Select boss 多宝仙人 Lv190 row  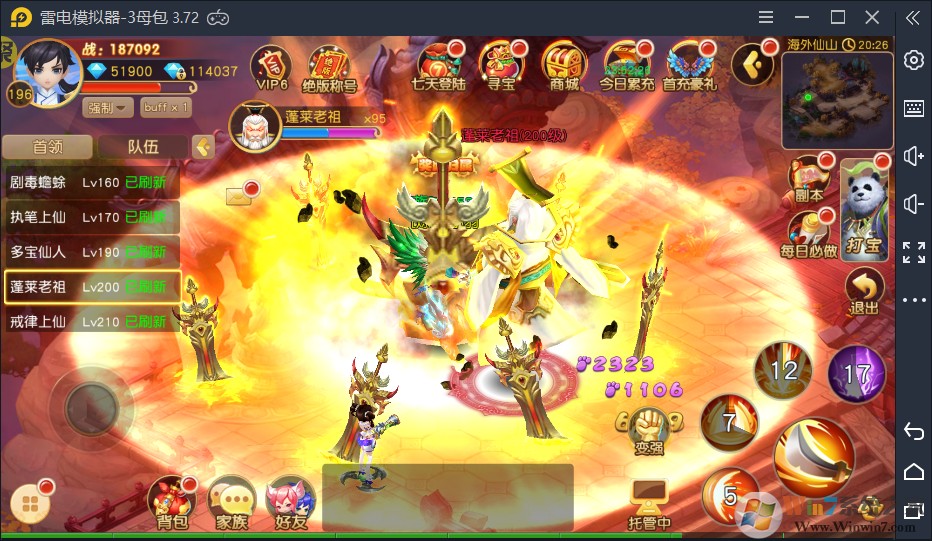coord(91,252)
